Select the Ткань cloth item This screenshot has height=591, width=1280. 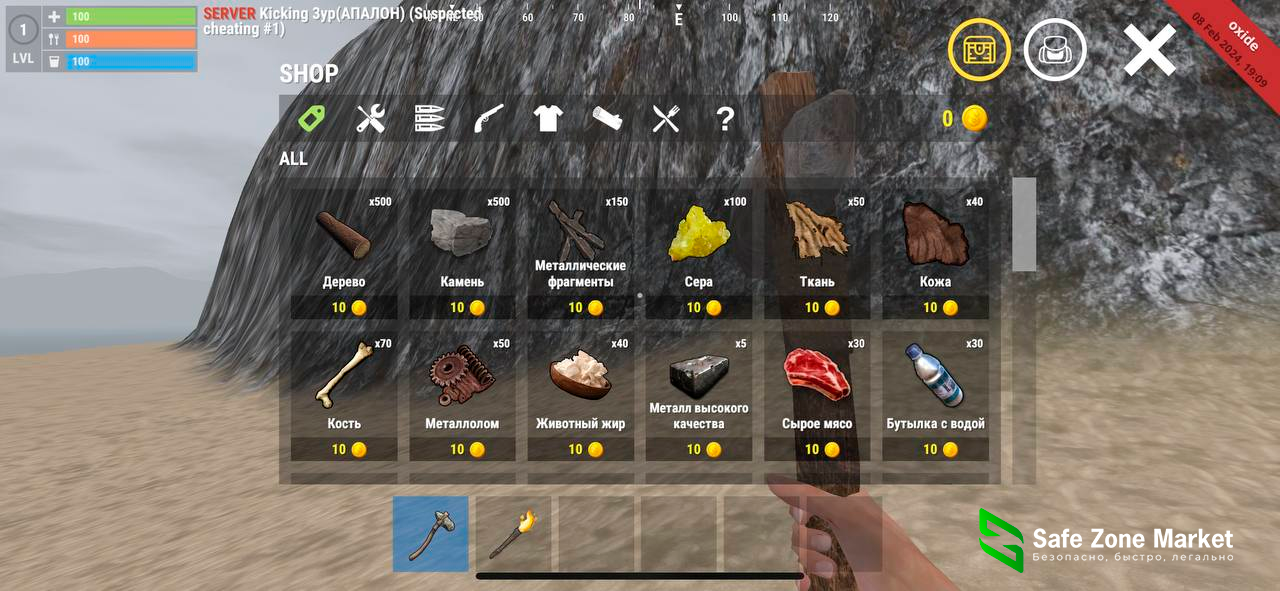pyautogui.click(x=817, y=254)
